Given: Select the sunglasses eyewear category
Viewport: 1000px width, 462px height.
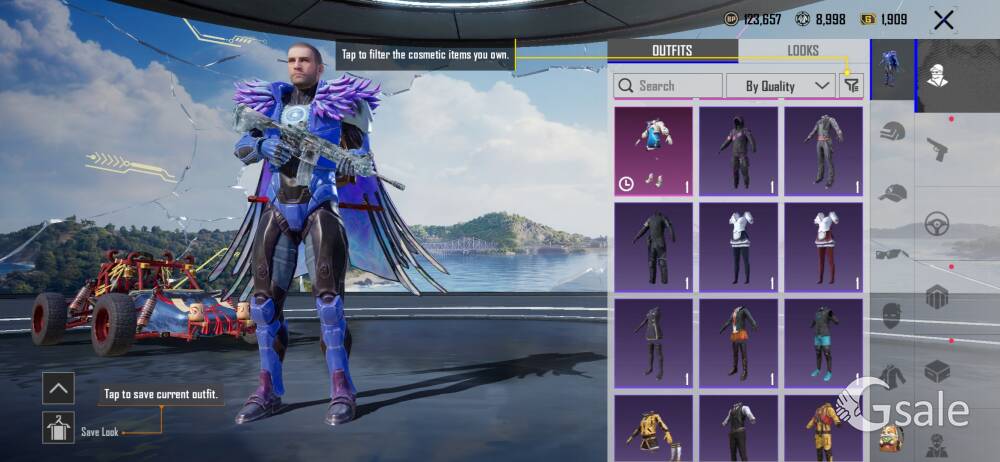Looking at the screenshot, I should 891,254.
